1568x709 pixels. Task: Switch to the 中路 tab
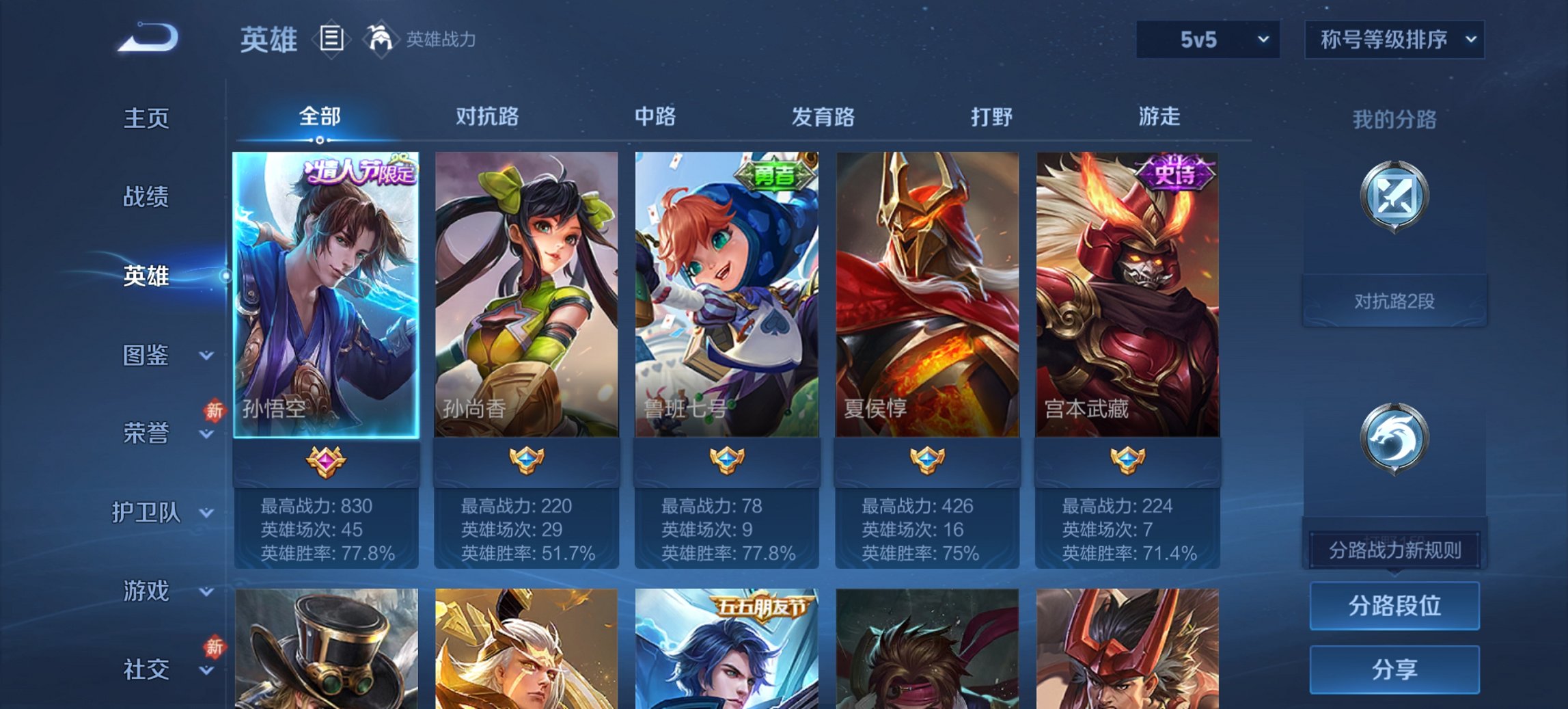coord(654,118)
